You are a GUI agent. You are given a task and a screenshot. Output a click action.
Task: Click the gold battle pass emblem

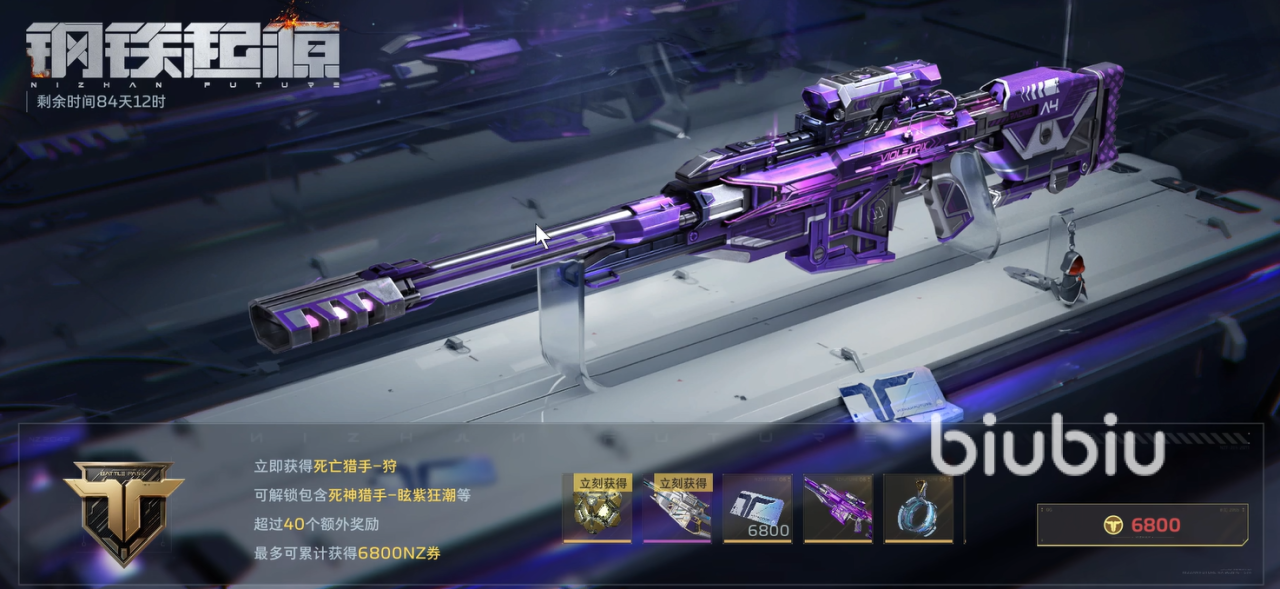[124, 510]
